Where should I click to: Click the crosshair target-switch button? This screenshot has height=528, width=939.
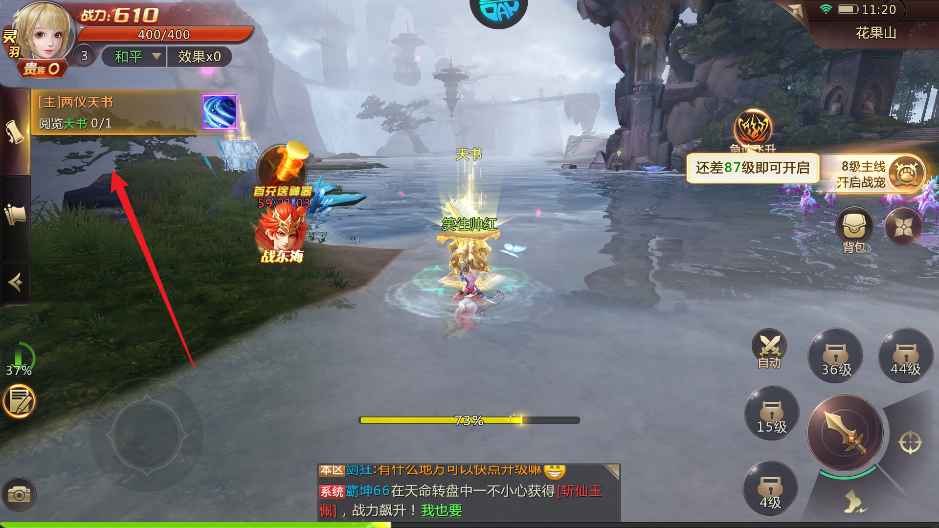(x=911, y=441)
